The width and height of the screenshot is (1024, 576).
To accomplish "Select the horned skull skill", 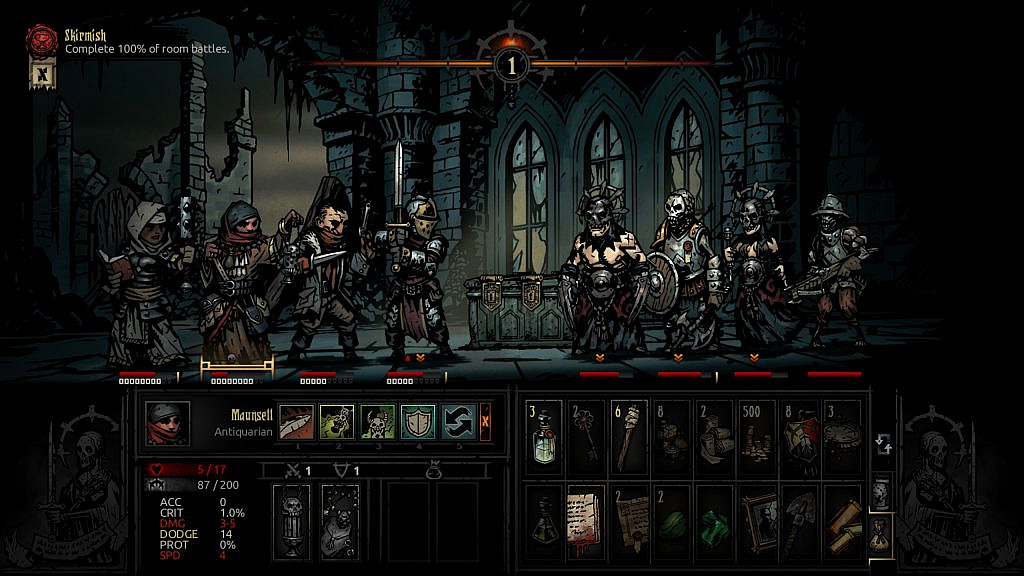I will click(376, 421).
